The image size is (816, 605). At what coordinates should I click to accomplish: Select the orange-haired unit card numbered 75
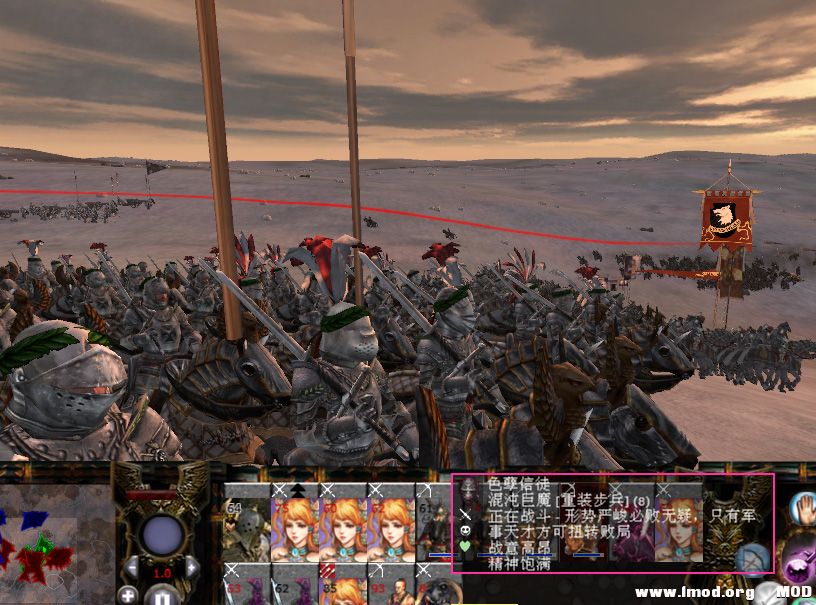coord(295,523)
